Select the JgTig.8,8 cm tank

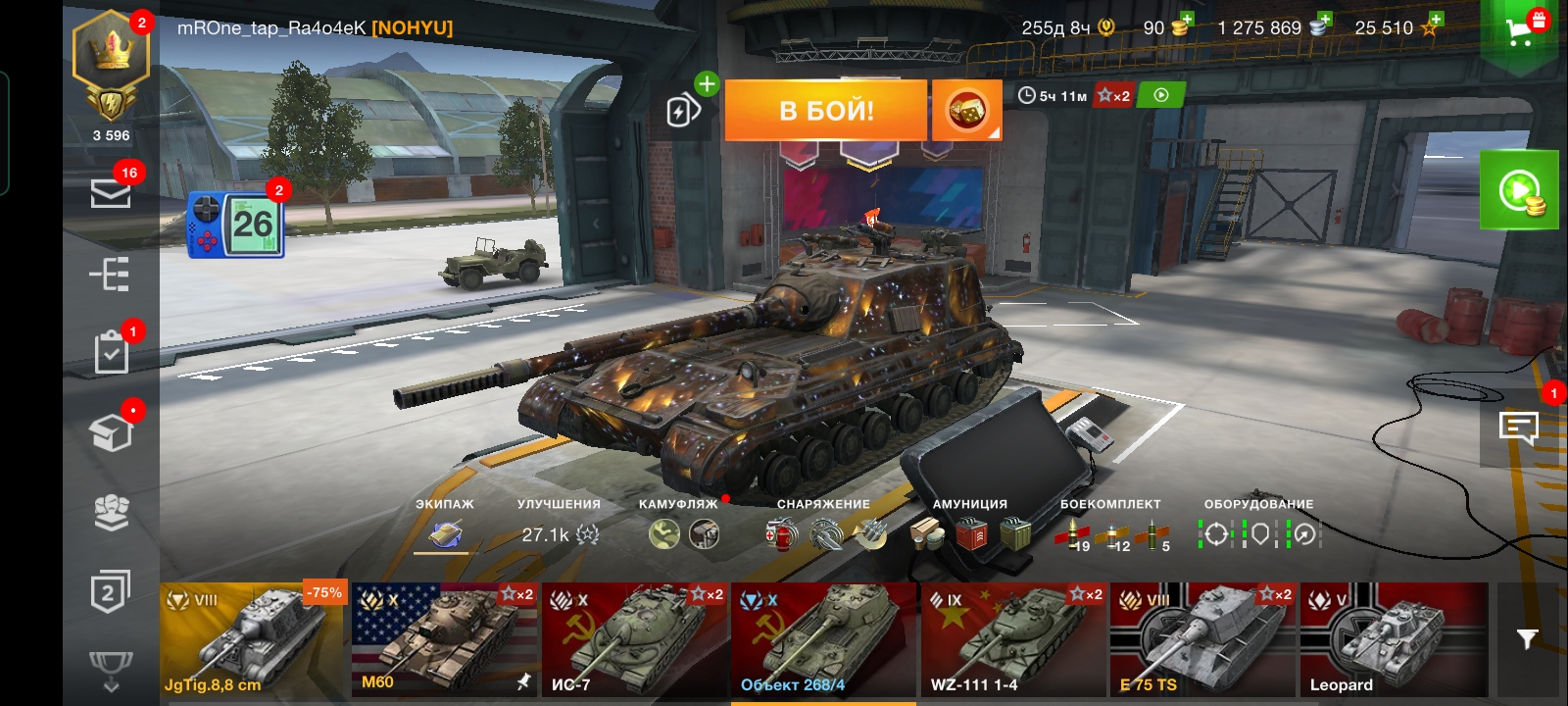click(254, 639)
